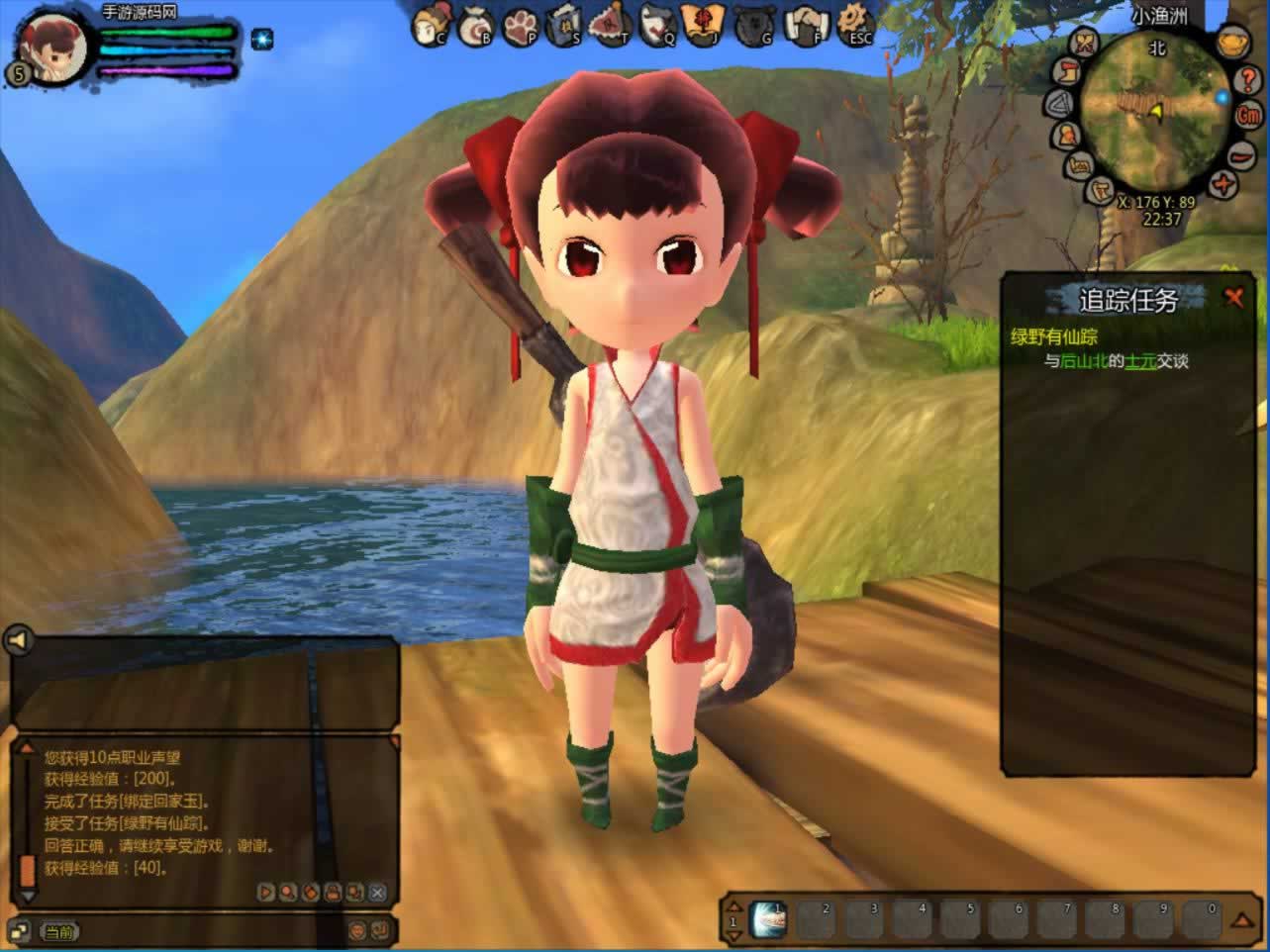The height and width of the screenshot is (952, 1270).
Task: Open the character panel icon labeled C
Action: (429, 25)
